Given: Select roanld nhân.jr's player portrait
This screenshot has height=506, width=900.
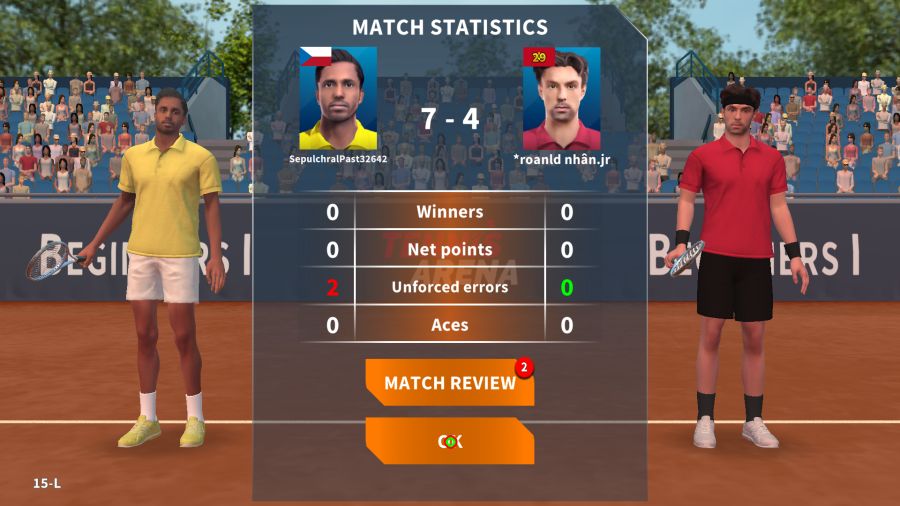Looking at the screenshot, I should pyautogui.click(x=561, y=98).
